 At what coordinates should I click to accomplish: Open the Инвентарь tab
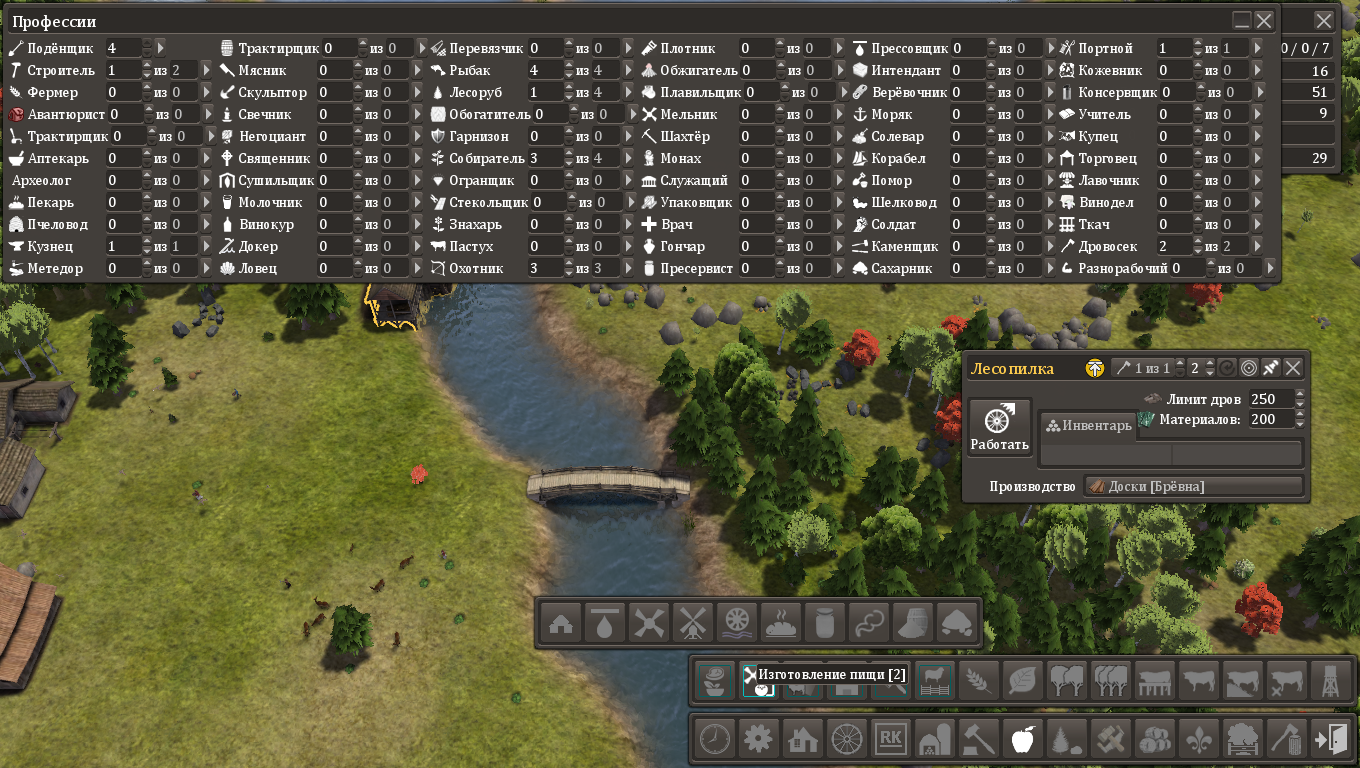tap(1089, 426)
